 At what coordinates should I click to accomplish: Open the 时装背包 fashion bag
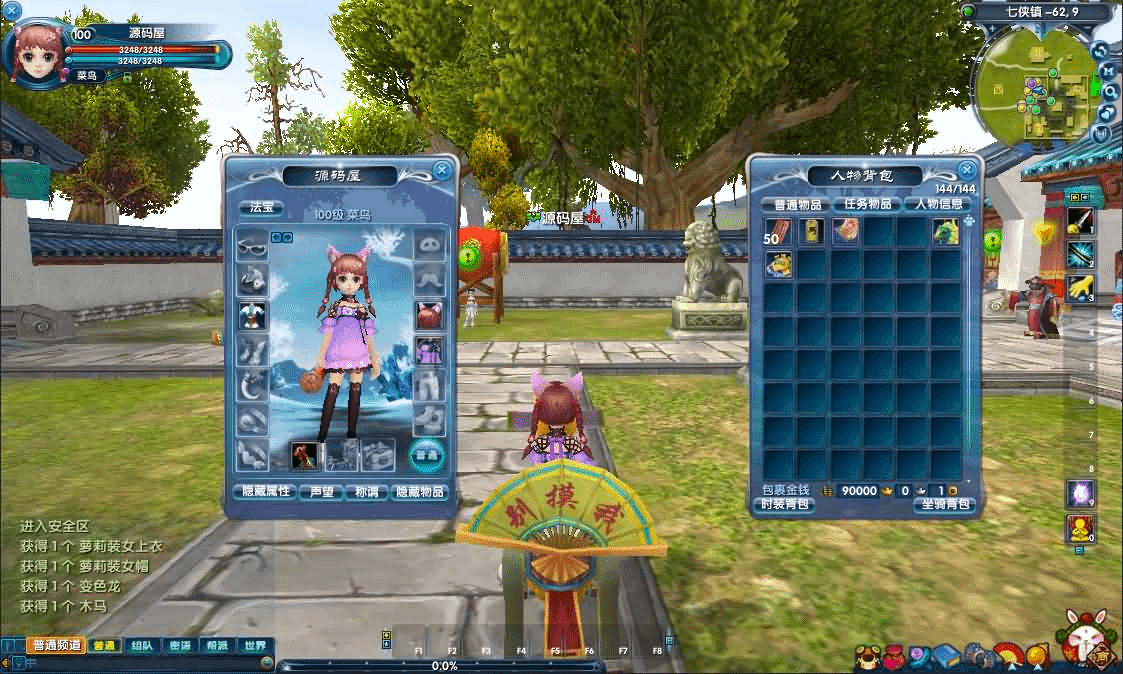[786, 505]
